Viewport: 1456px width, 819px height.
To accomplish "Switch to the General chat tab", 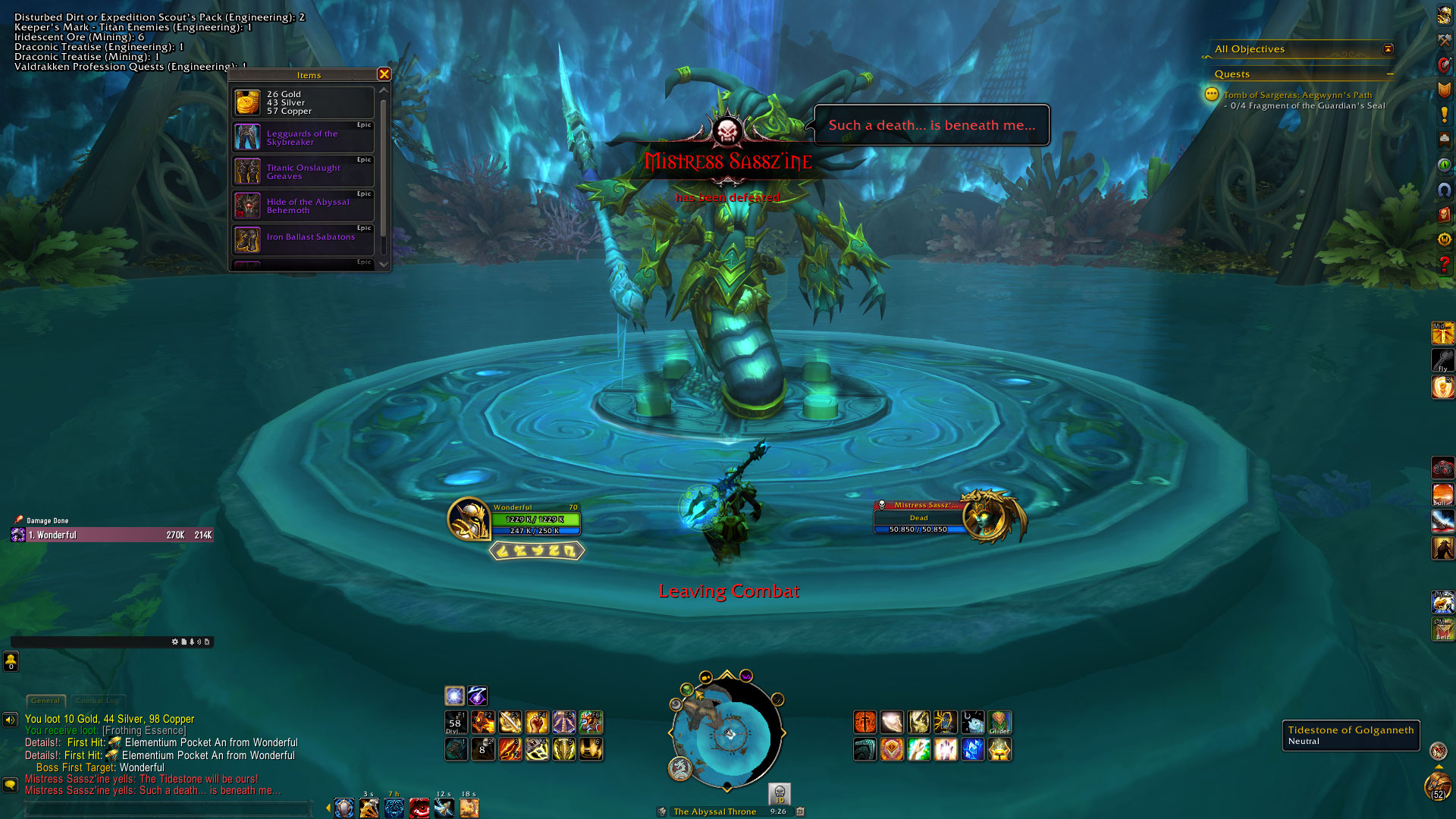I will 45,701.
